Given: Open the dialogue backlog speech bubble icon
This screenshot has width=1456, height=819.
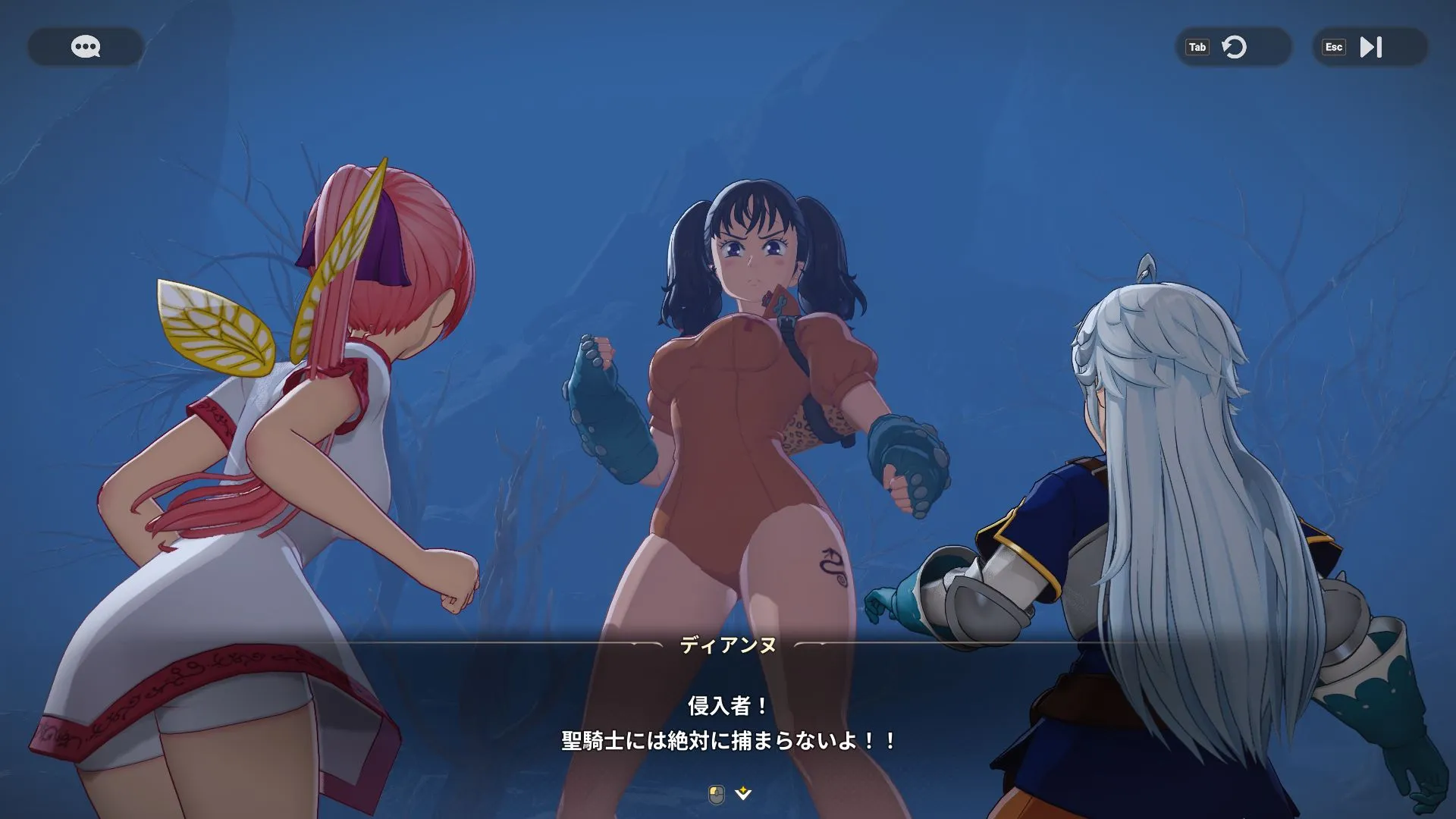Looking at the screenshot, I should tap(85, 47).
